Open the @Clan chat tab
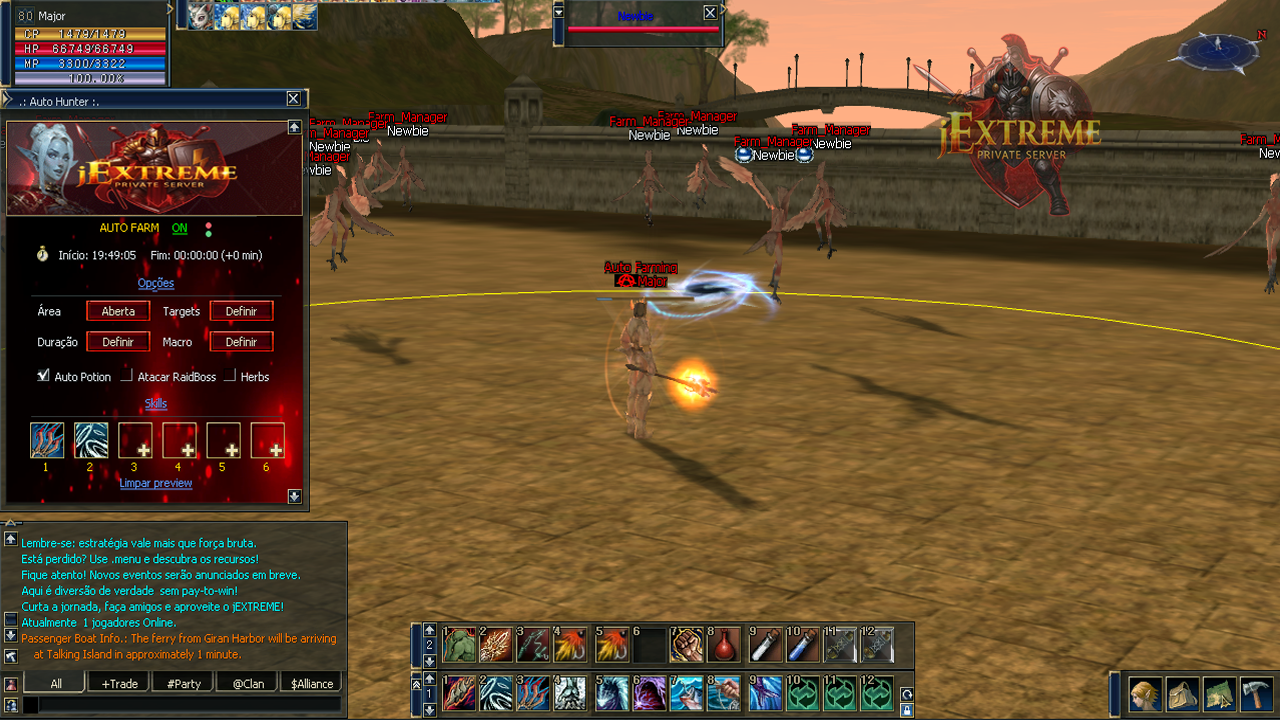 pos(248,684)
